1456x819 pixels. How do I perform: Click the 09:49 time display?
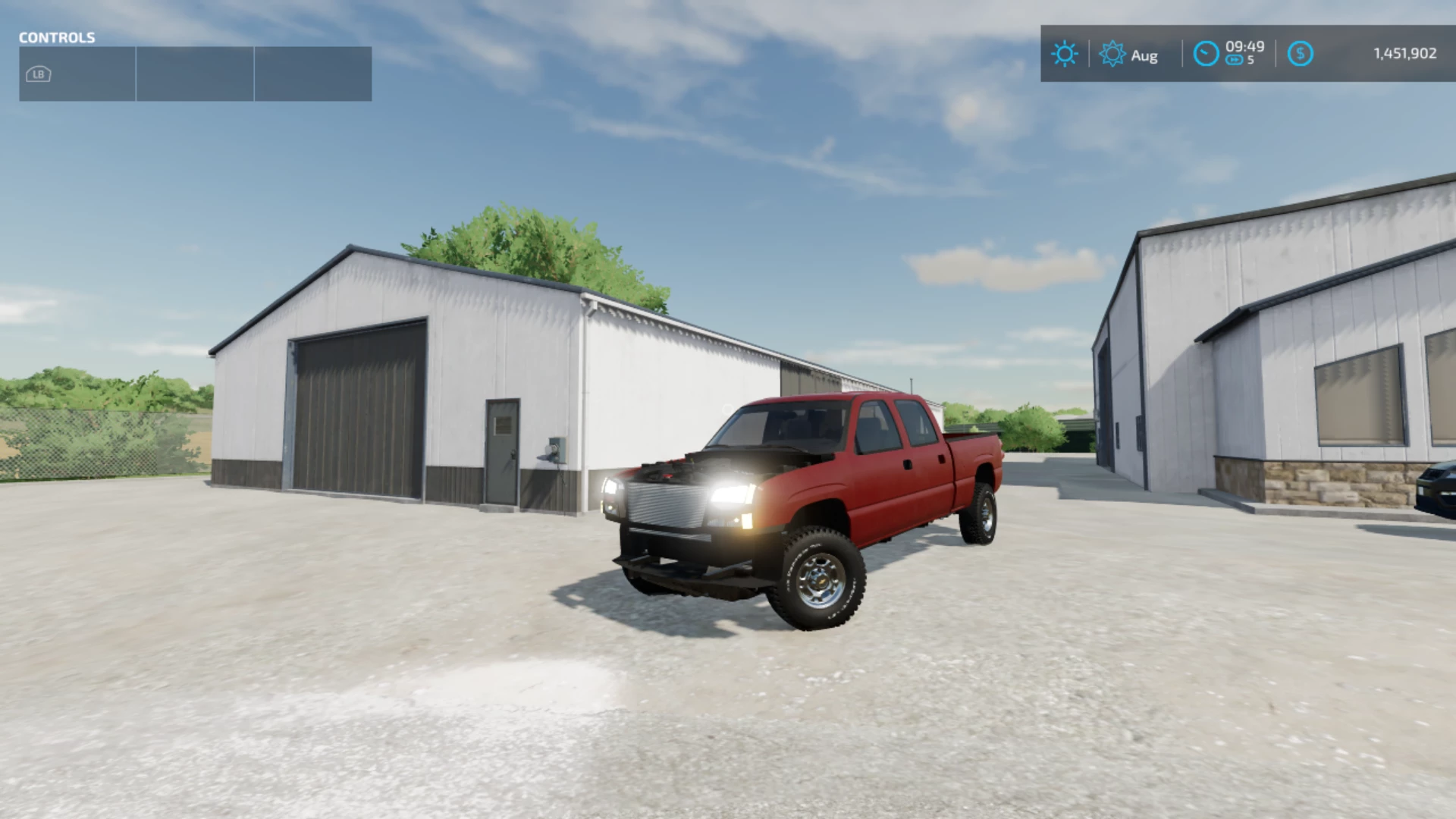1244,47
